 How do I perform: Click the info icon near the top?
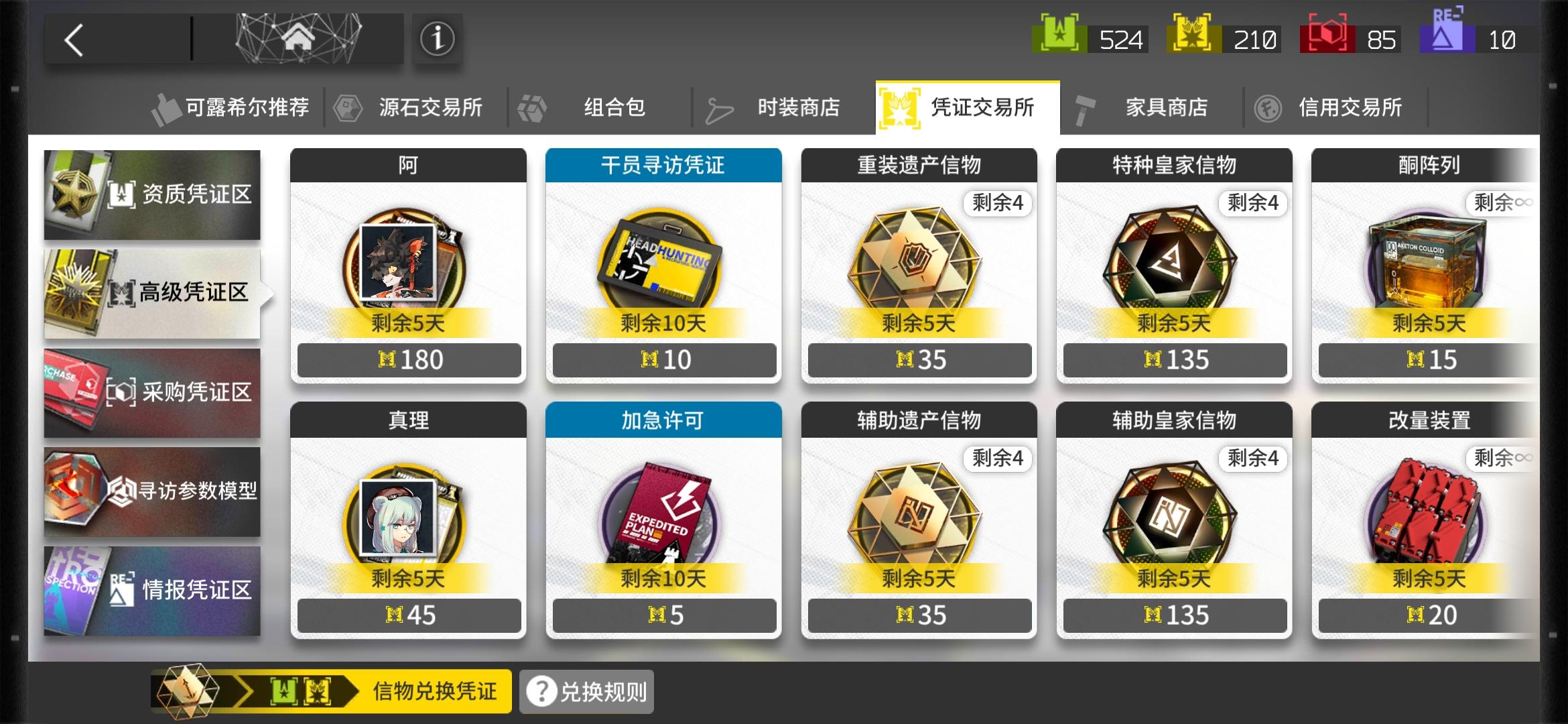pyautogui.click(x=436, y=39)
